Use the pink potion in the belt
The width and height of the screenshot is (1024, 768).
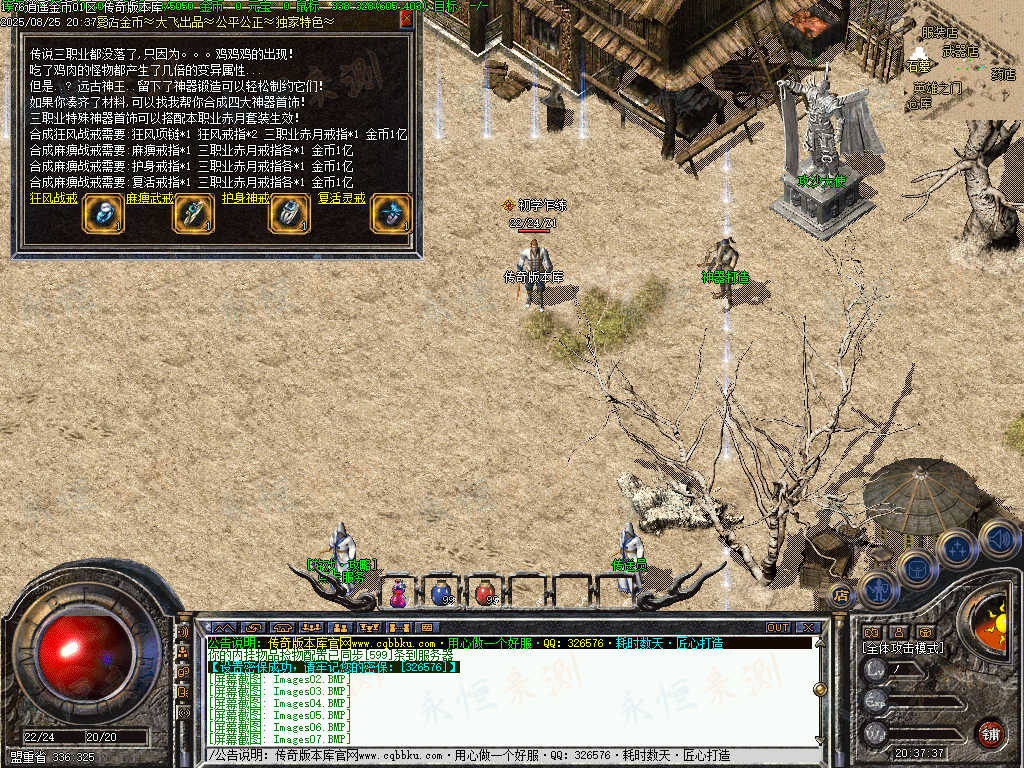398,593
